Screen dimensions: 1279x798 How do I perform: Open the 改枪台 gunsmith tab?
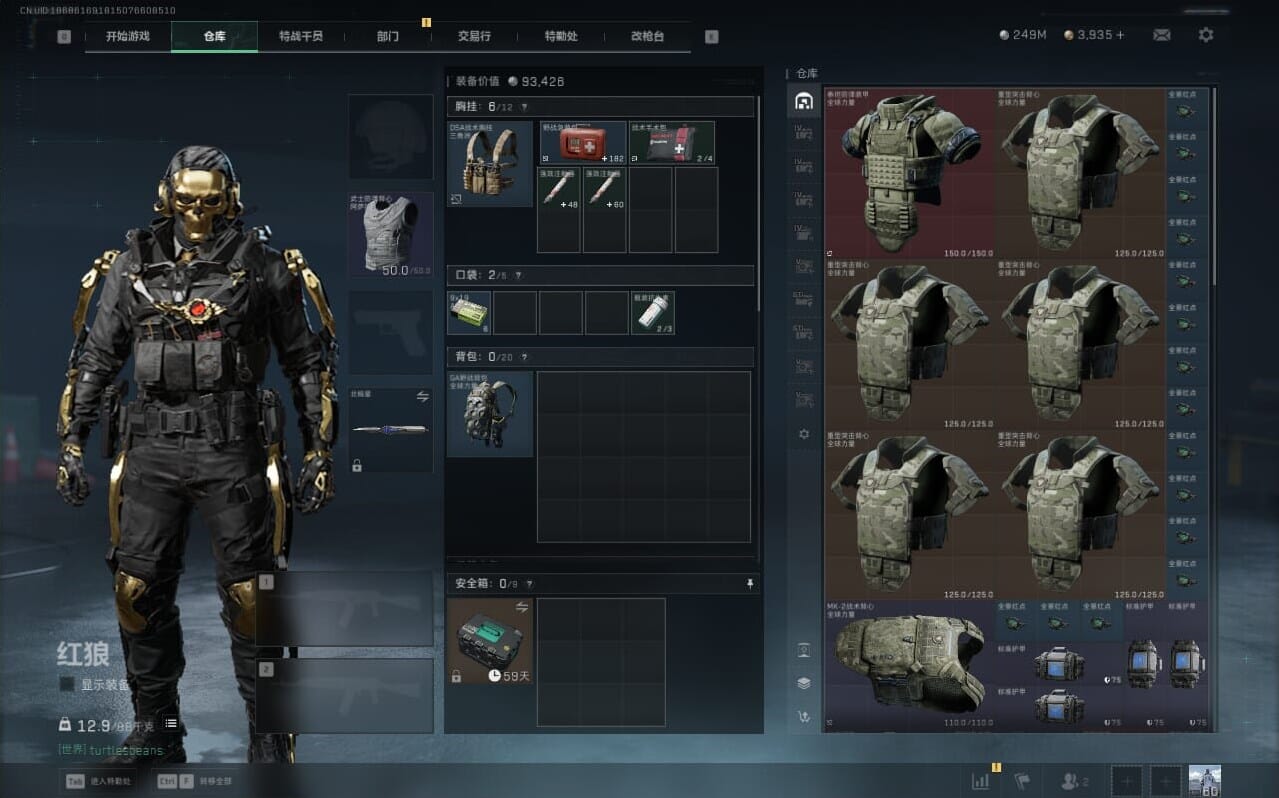click(x=647, y=36)
